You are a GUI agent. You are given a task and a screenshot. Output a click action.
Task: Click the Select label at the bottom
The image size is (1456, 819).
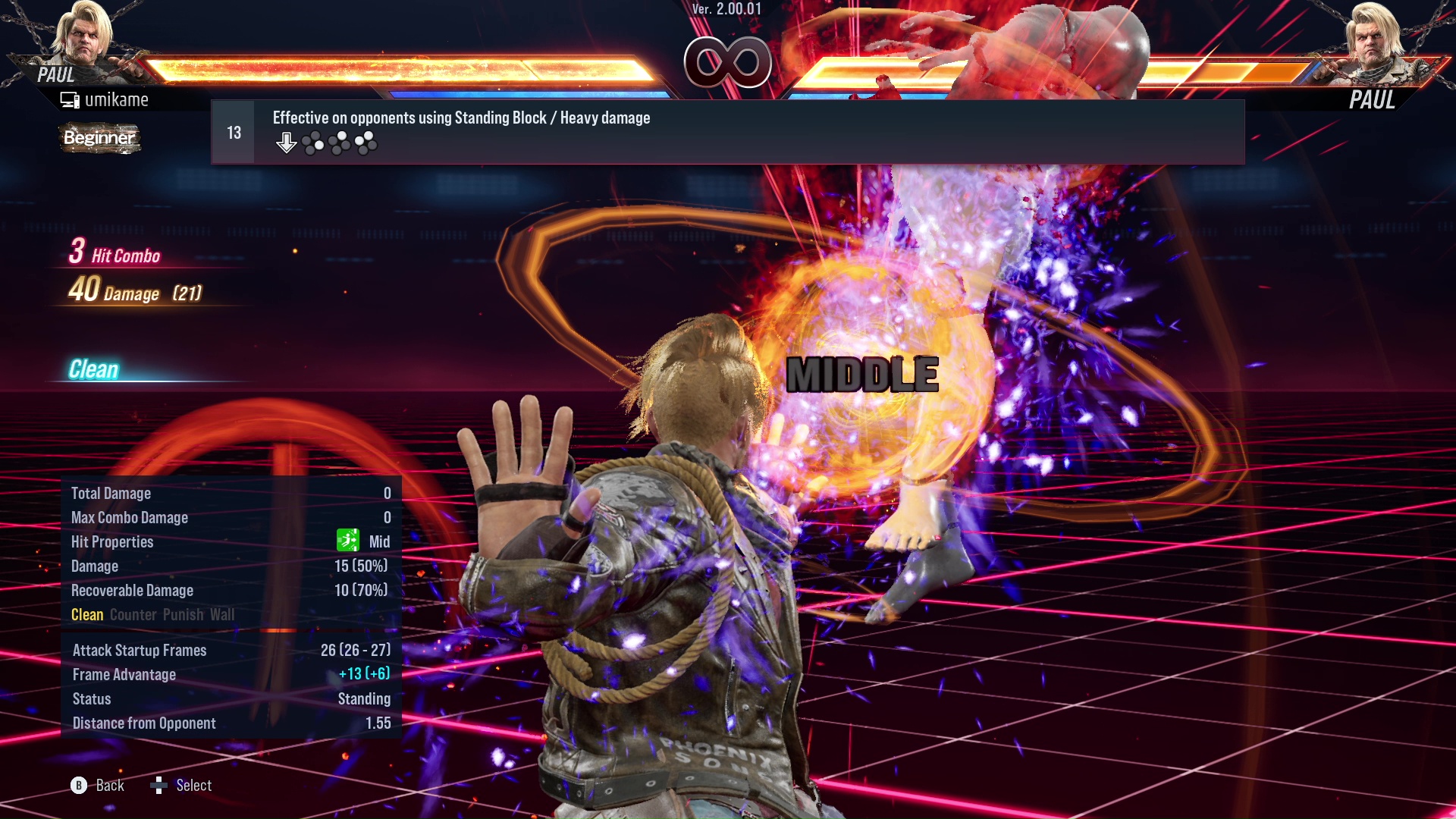point(193,786)
